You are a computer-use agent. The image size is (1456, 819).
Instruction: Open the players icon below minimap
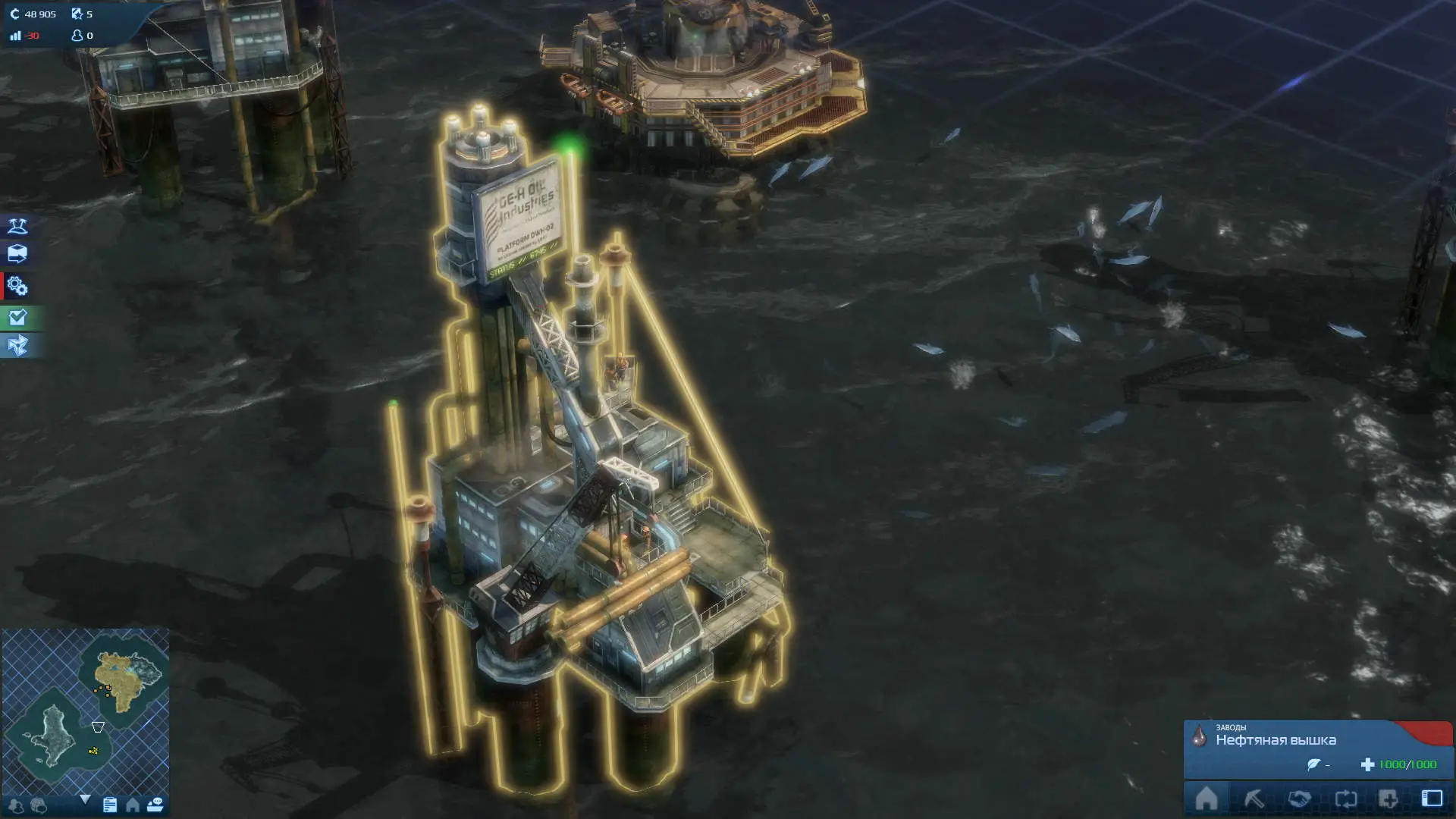[16, 805]
